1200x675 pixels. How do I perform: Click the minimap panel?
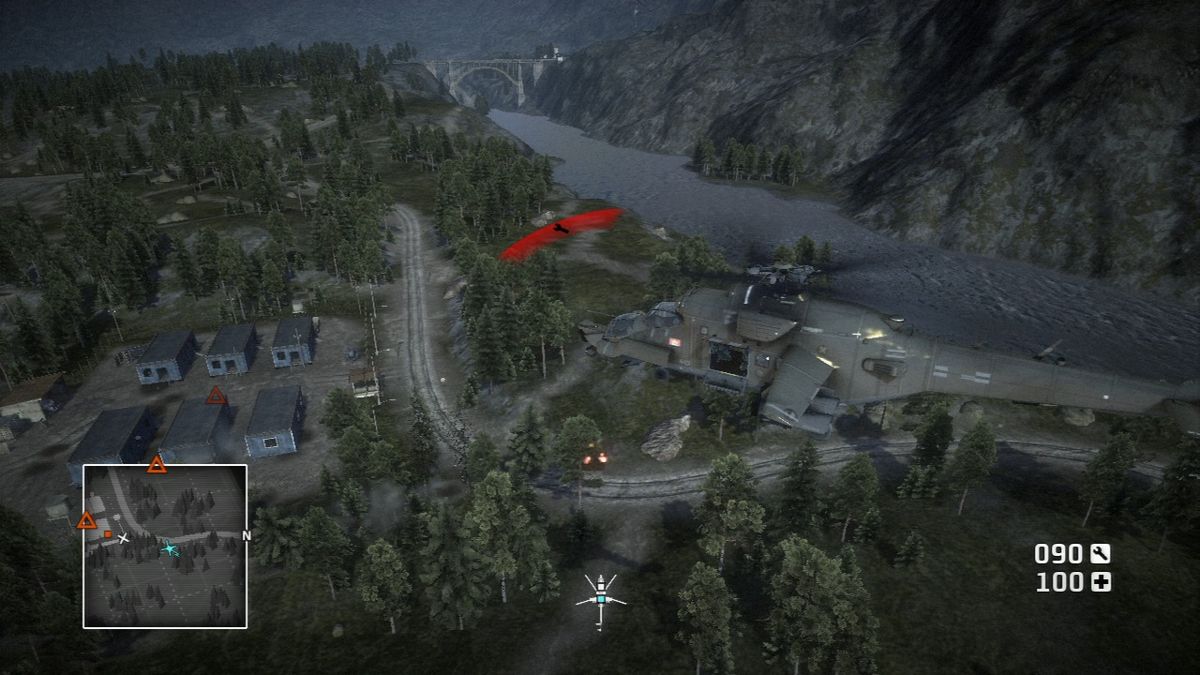coord(165,546)
